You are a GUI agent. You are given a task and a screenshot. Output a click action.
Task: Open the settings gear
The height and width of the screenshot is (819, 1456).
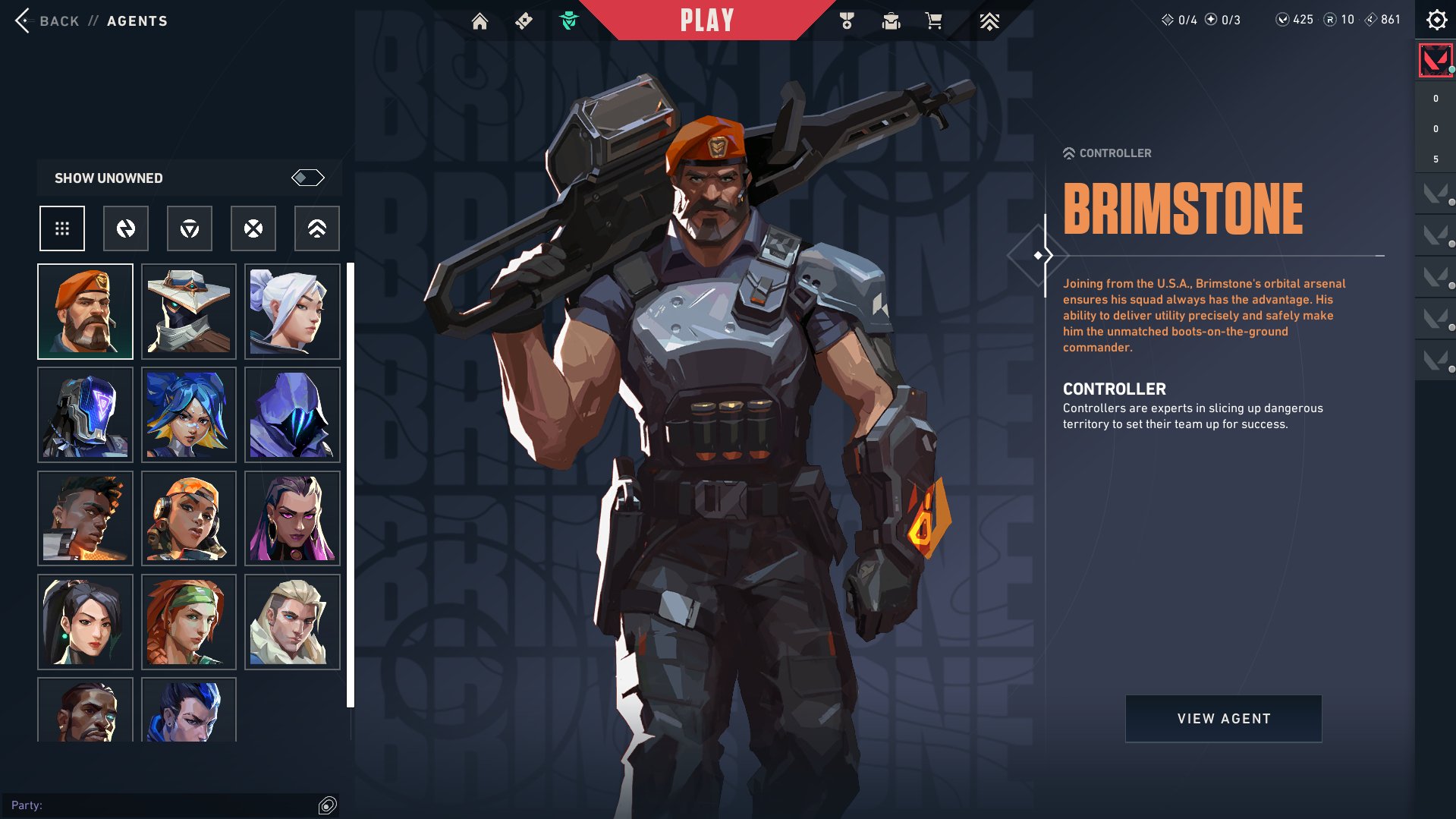[x=1436, y=20]
